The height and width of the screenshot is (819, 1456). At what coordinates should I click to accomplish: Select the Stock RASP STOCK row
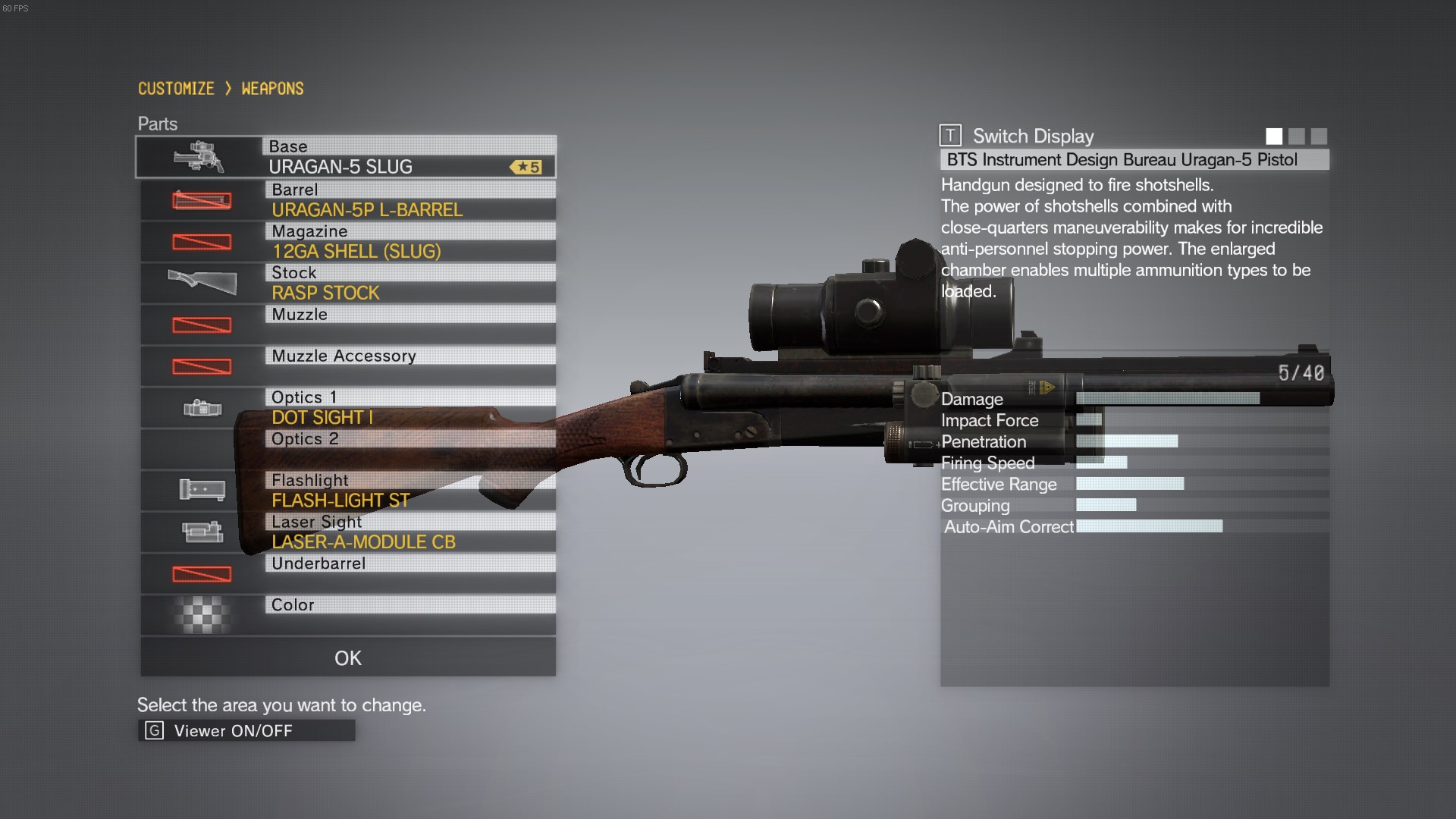(x=347, y=283)
